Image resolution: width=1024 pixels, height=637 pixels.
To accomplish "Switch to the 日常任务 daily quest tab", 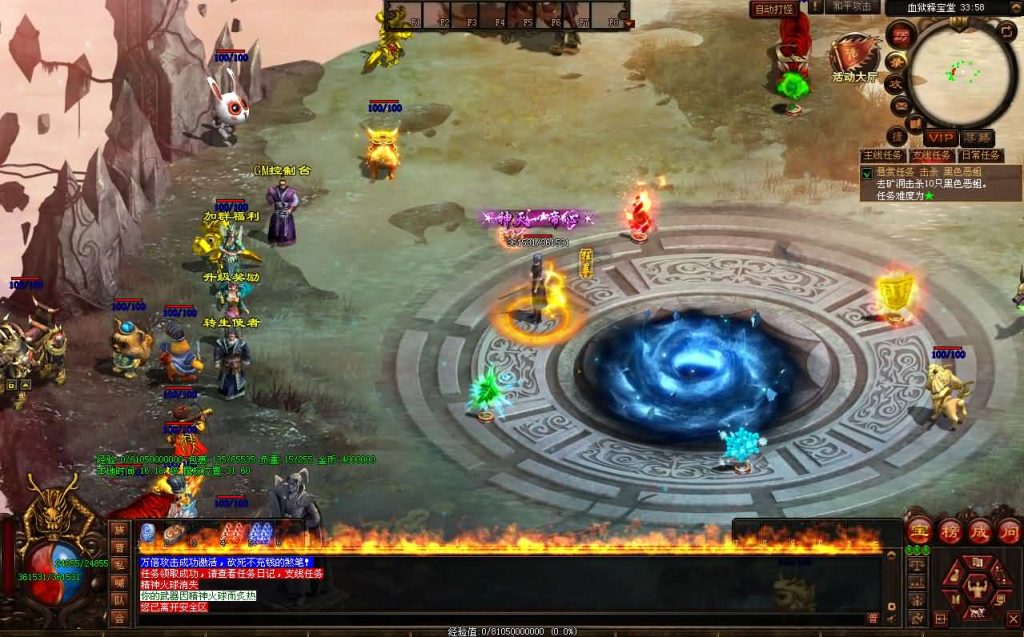I will point(980,156).
